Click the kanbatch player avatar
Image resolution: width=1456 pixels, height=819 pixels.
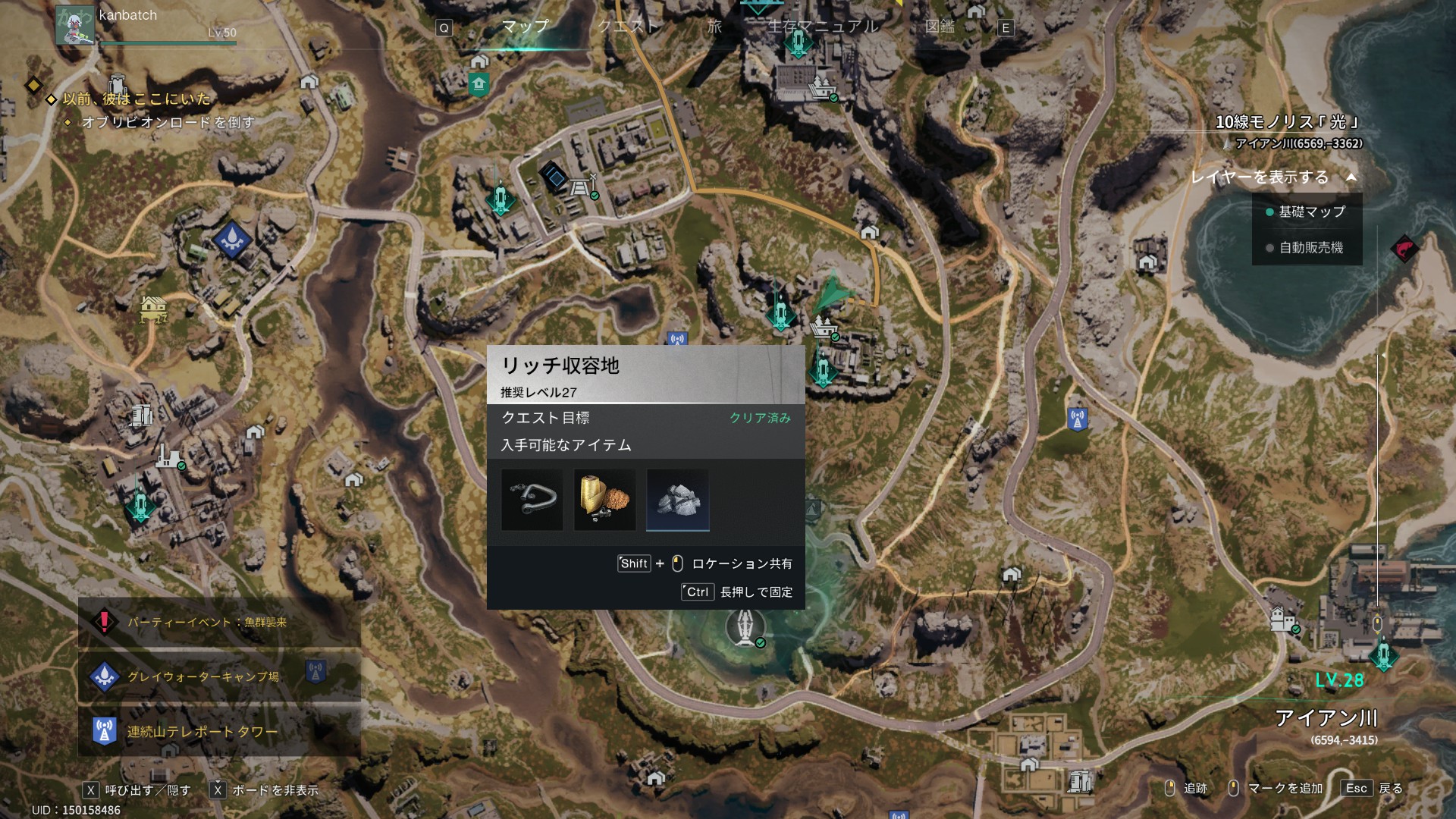click(75, 26)
